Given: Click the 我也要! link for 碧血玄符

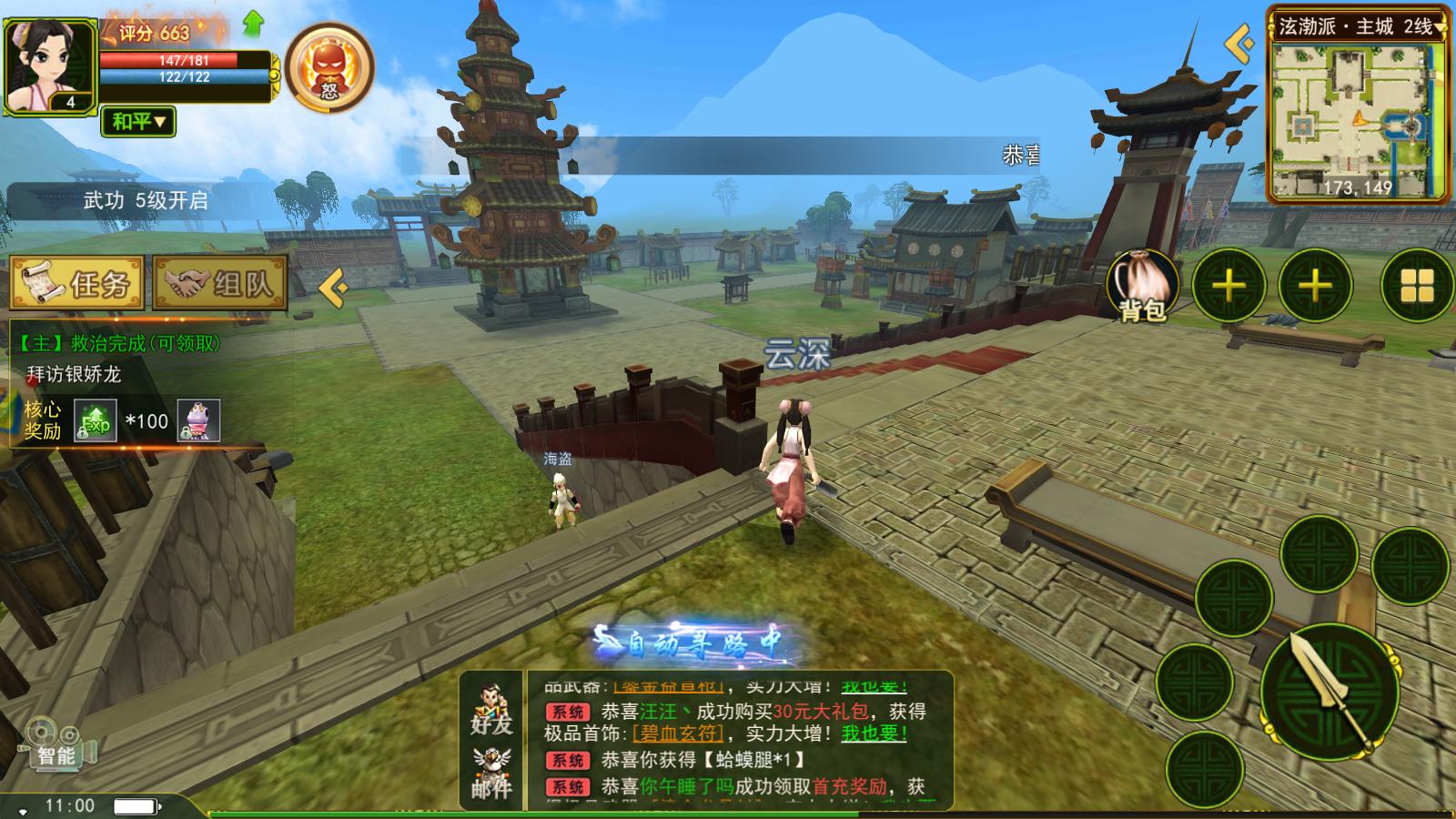Looking at the screenshot, I should 874,733.
